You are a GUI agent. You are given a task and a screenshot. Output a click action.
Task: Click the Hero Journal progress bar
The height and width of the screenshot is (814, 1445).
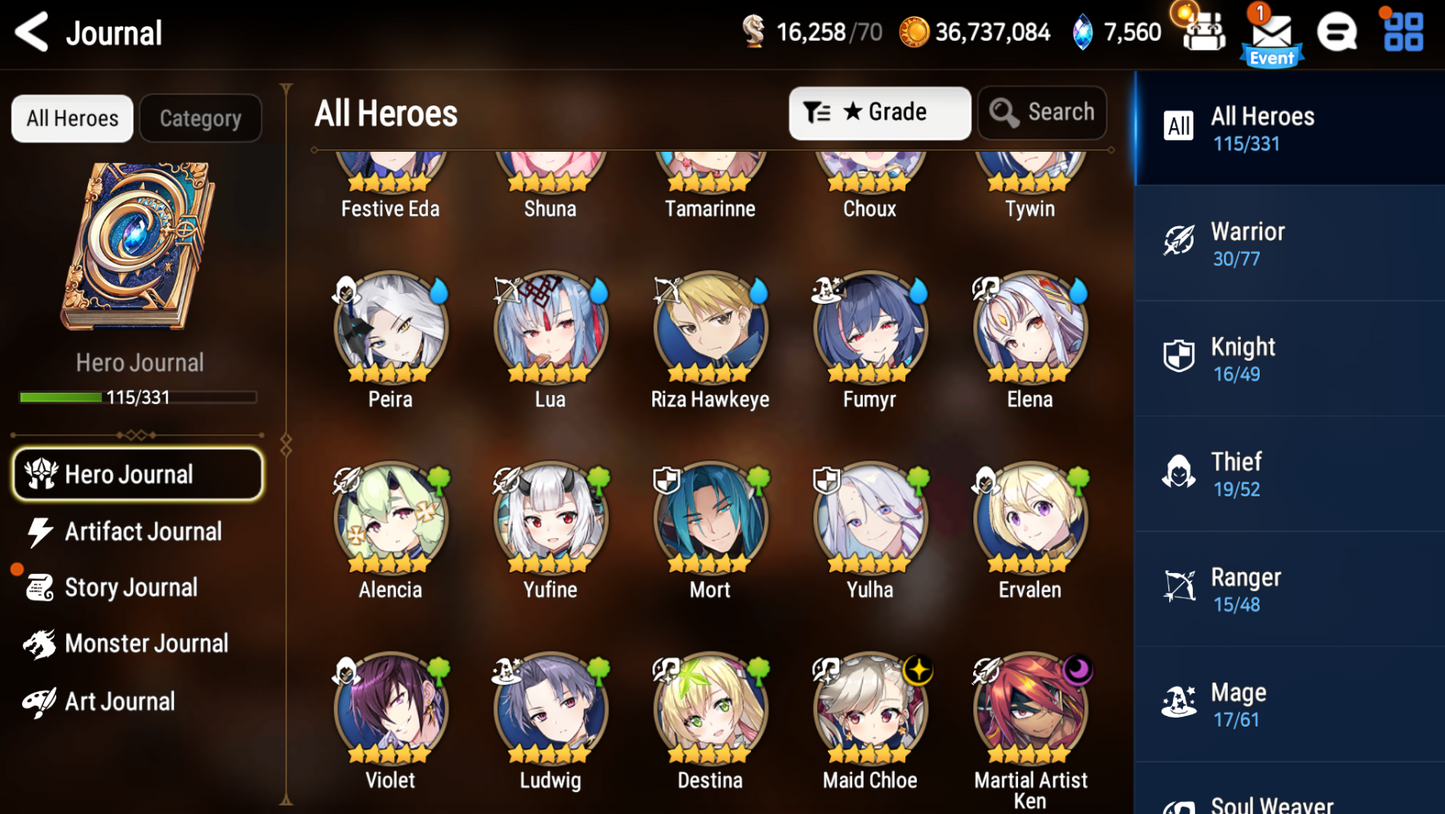pos(140,397)
